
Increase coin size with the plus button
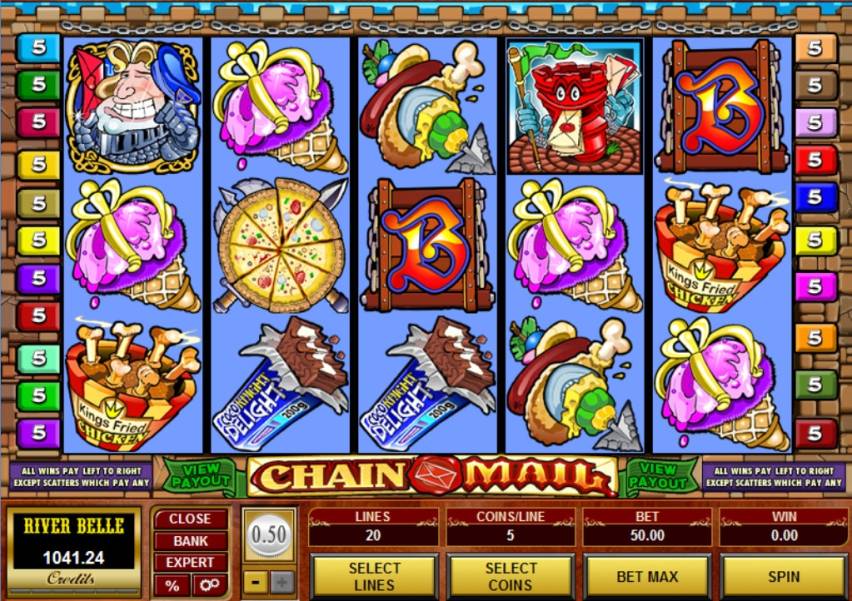coord(282,582)
